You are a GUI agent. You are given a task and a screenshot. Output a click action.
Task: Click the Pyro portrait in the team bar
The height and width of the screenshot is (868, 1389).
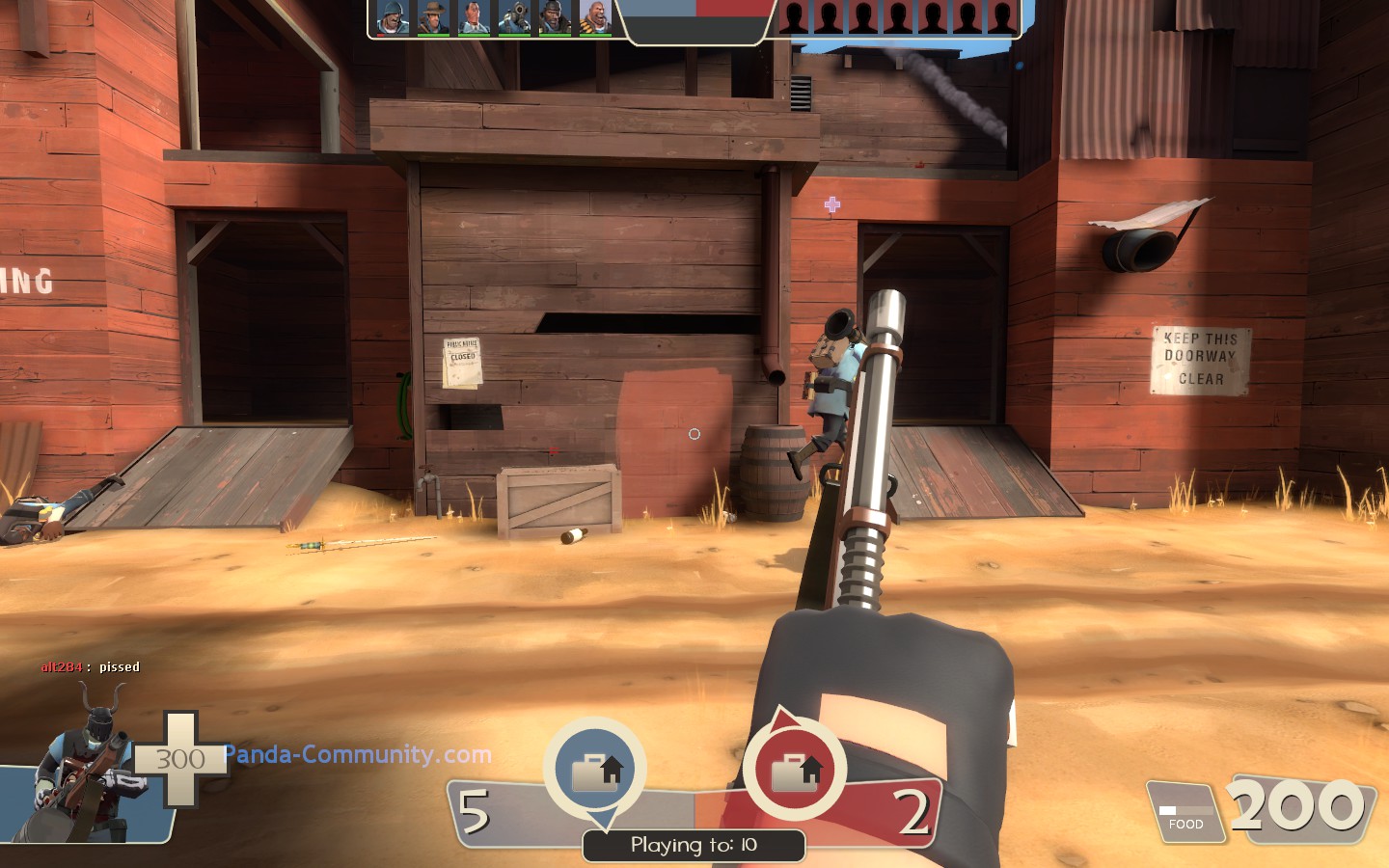pos(514,17)
